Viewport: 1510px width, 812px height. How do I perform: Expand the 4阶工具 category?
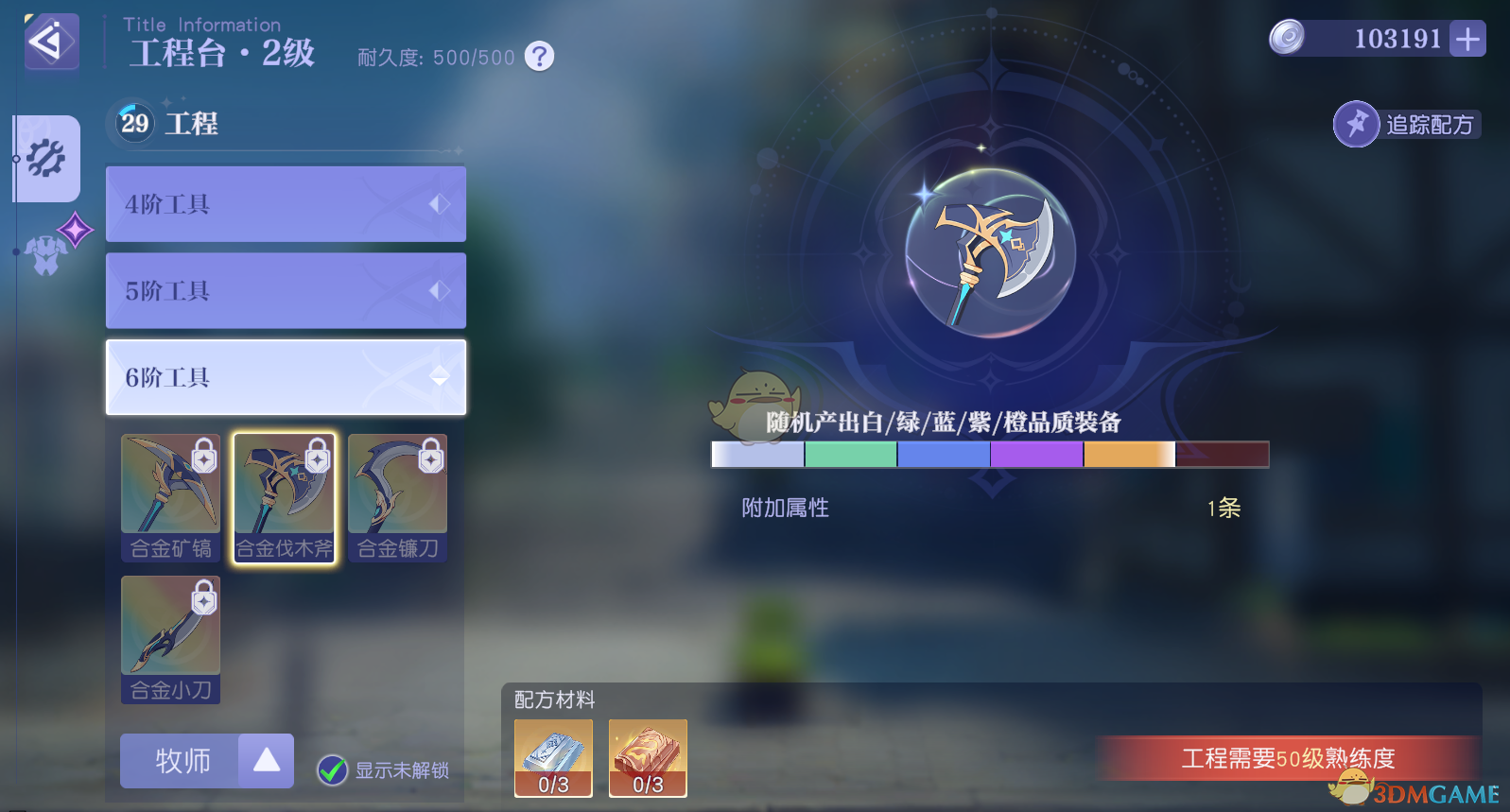coord(285,203)
